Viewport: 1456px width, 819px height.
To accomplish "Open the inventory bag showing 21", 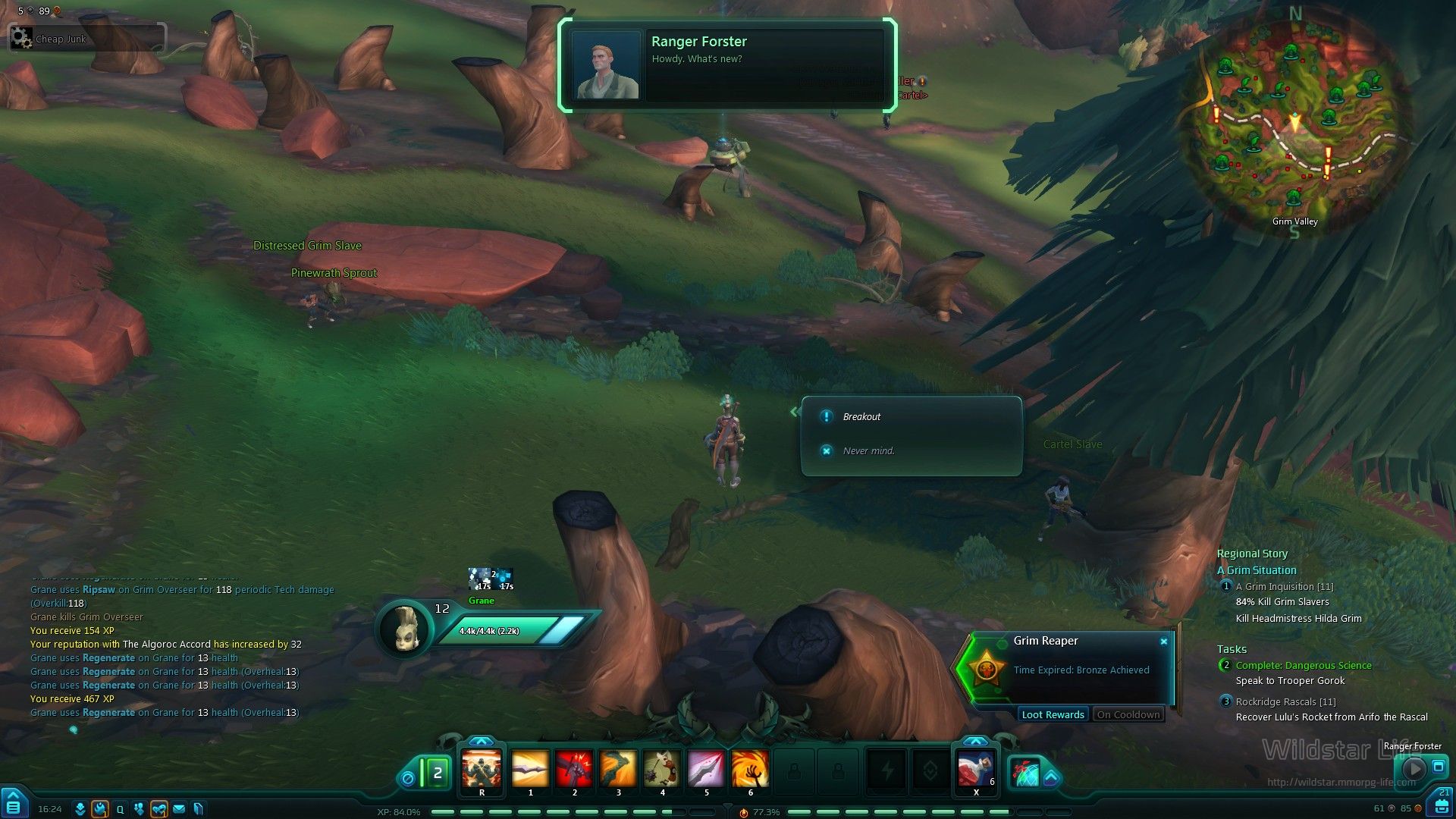I will pyautogui.click(x=1440, y=804).
